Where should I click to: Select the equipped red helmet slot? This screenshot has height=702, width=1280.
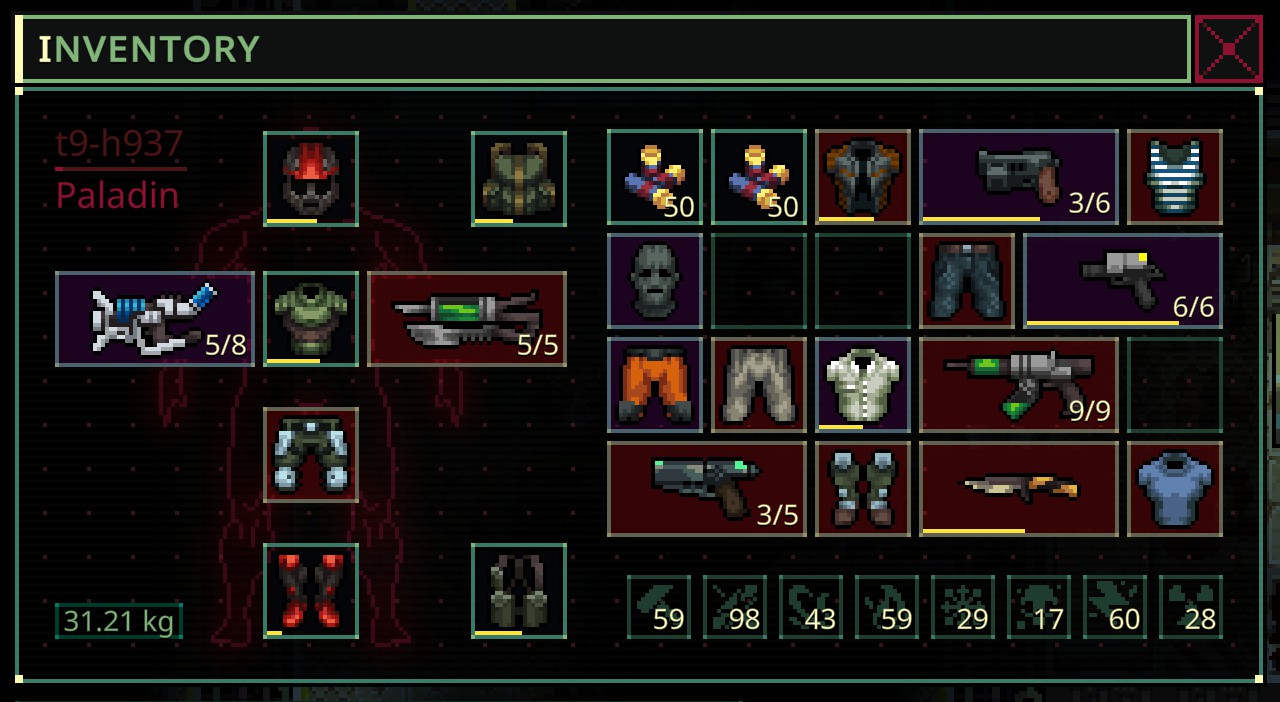coord(311,179)
